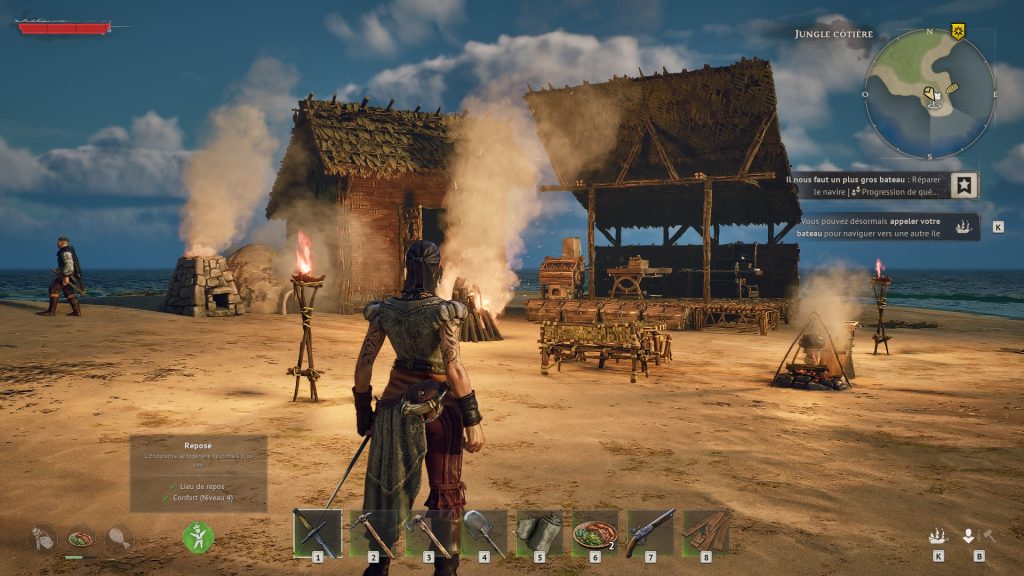Click the green Reposé status buff icon
The image size is (1024, 576).
pos(198,538)
